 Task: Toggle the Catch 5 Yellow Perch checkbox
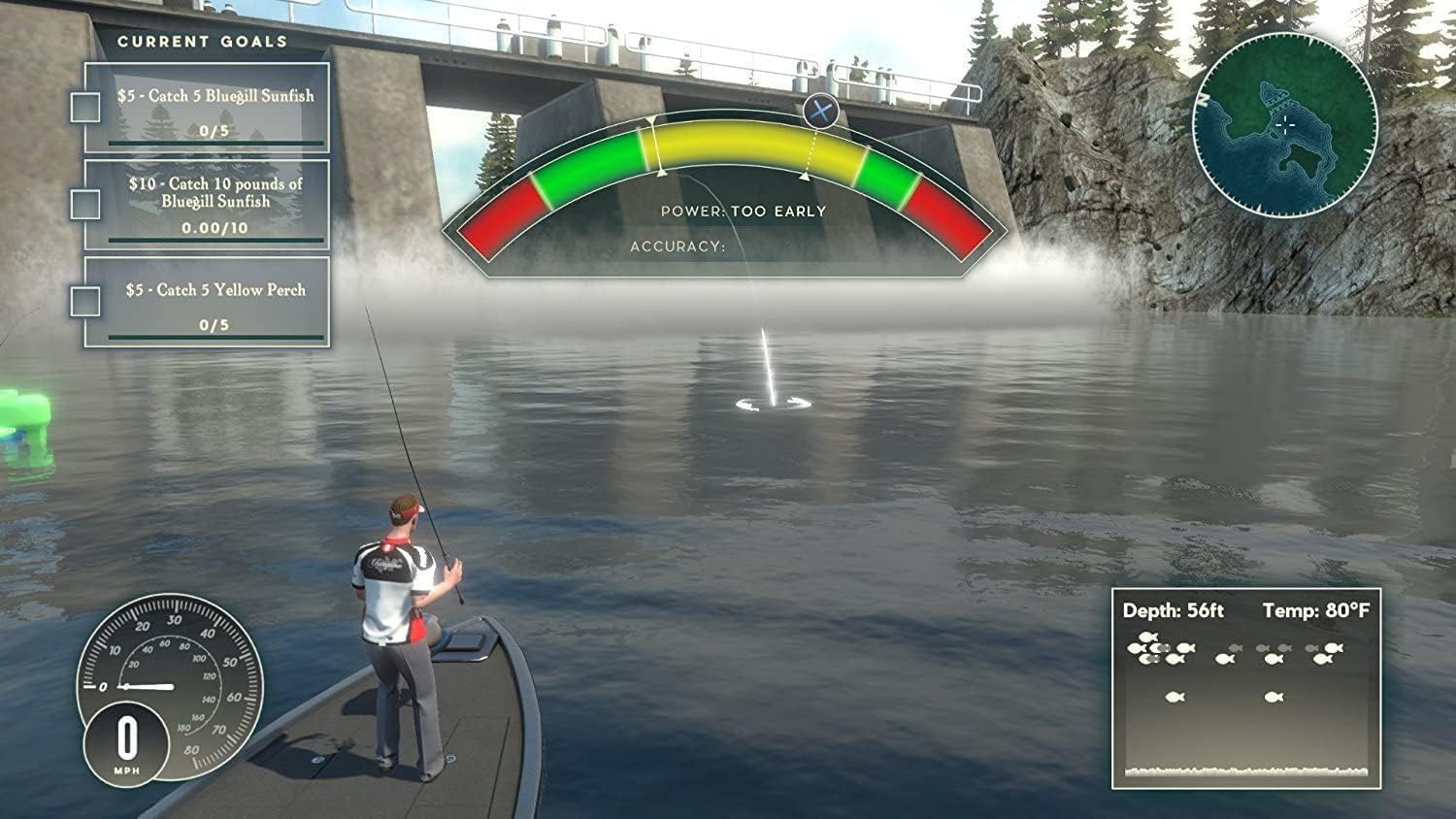point(85,301)
